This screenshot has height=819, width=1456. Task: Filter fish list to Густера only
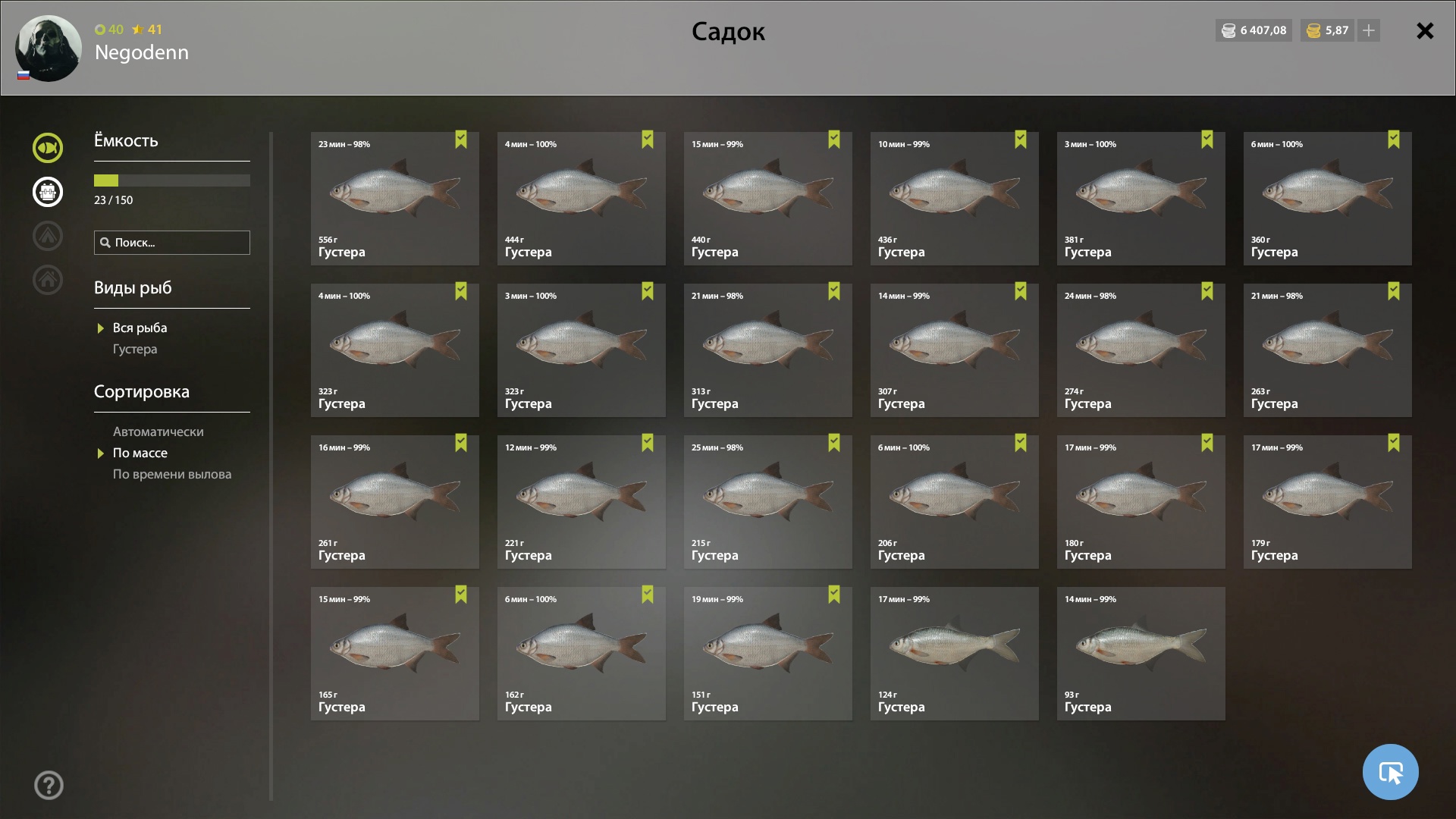(135, 350)
